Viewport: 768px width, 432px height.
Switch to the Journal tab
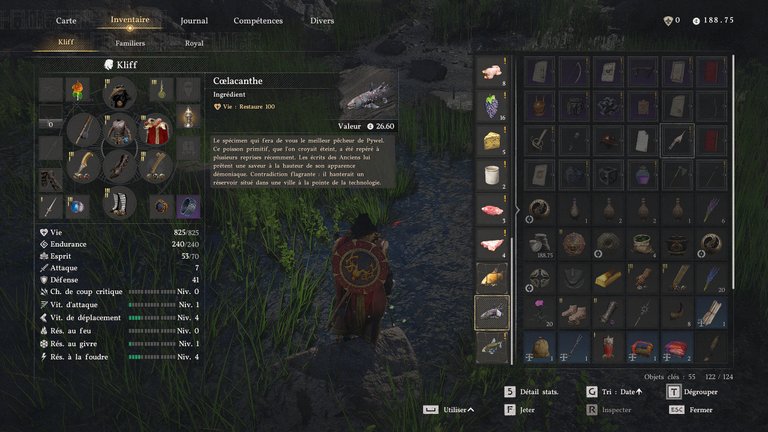(x=194, y=20)
